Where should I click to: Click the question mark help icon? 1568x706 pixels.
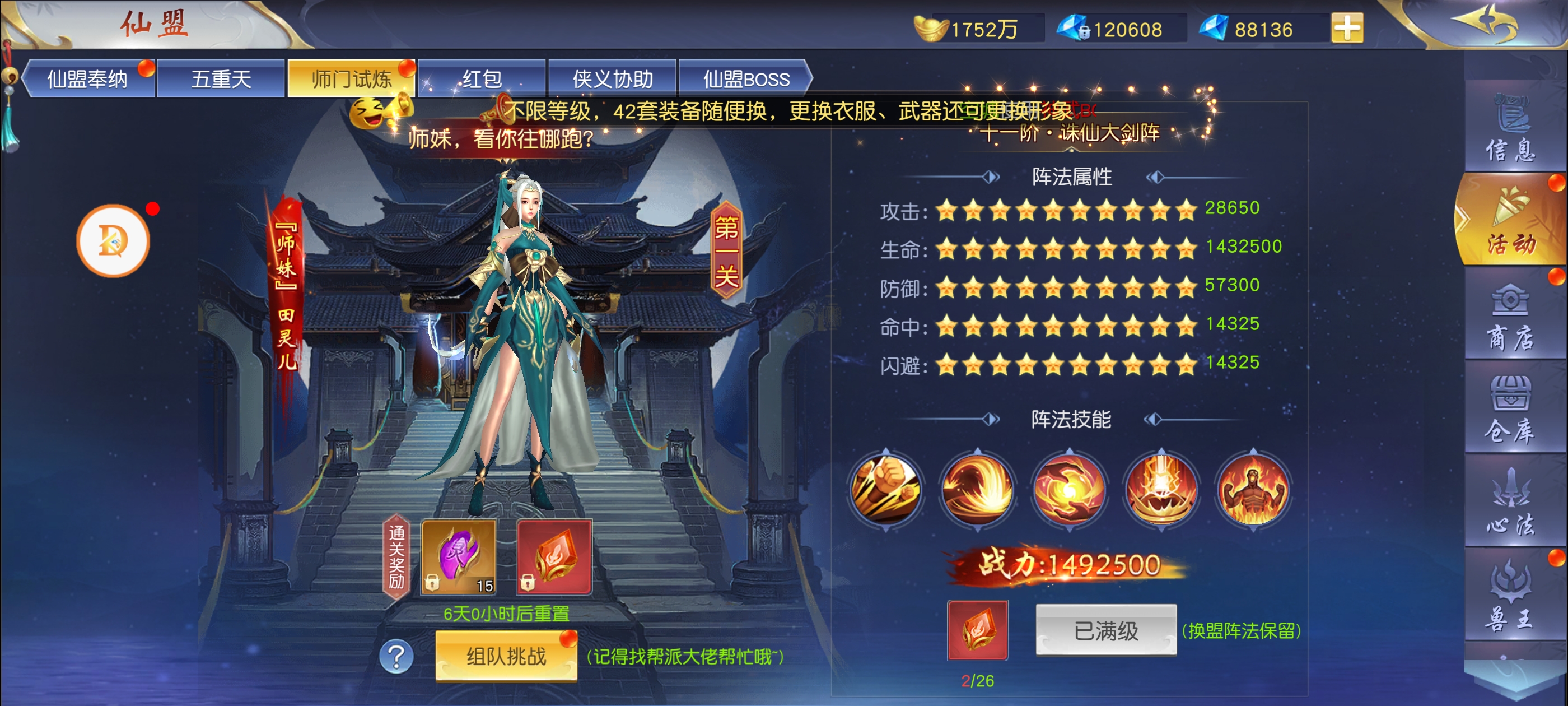[x=396, y=656]
